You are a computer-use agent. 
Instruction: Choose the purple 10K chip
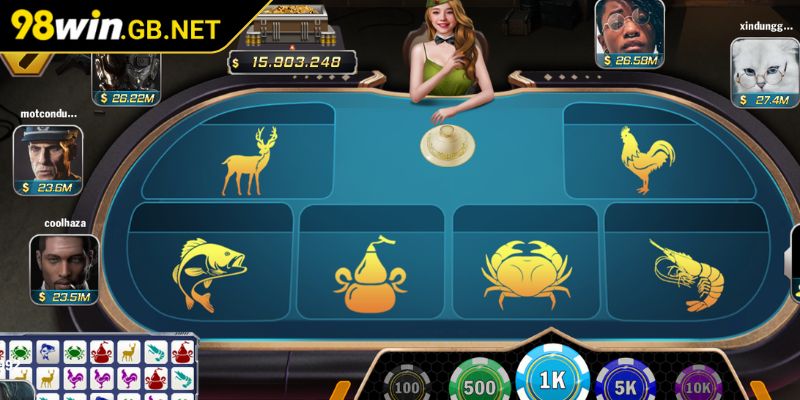[x=697, y=385]
